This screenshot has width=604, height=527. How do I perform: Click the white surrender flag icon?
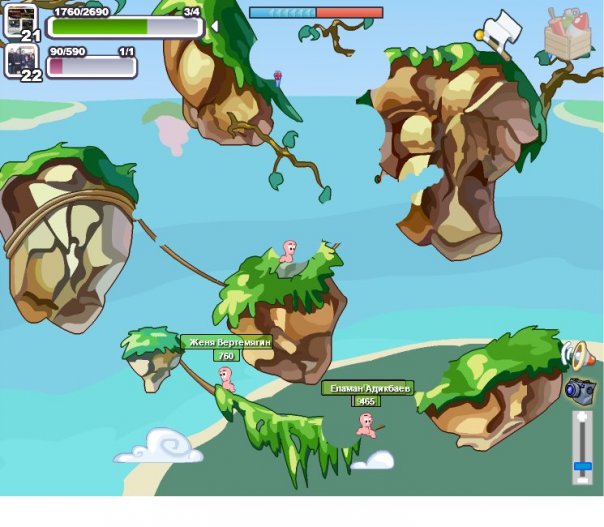[500, 29]
